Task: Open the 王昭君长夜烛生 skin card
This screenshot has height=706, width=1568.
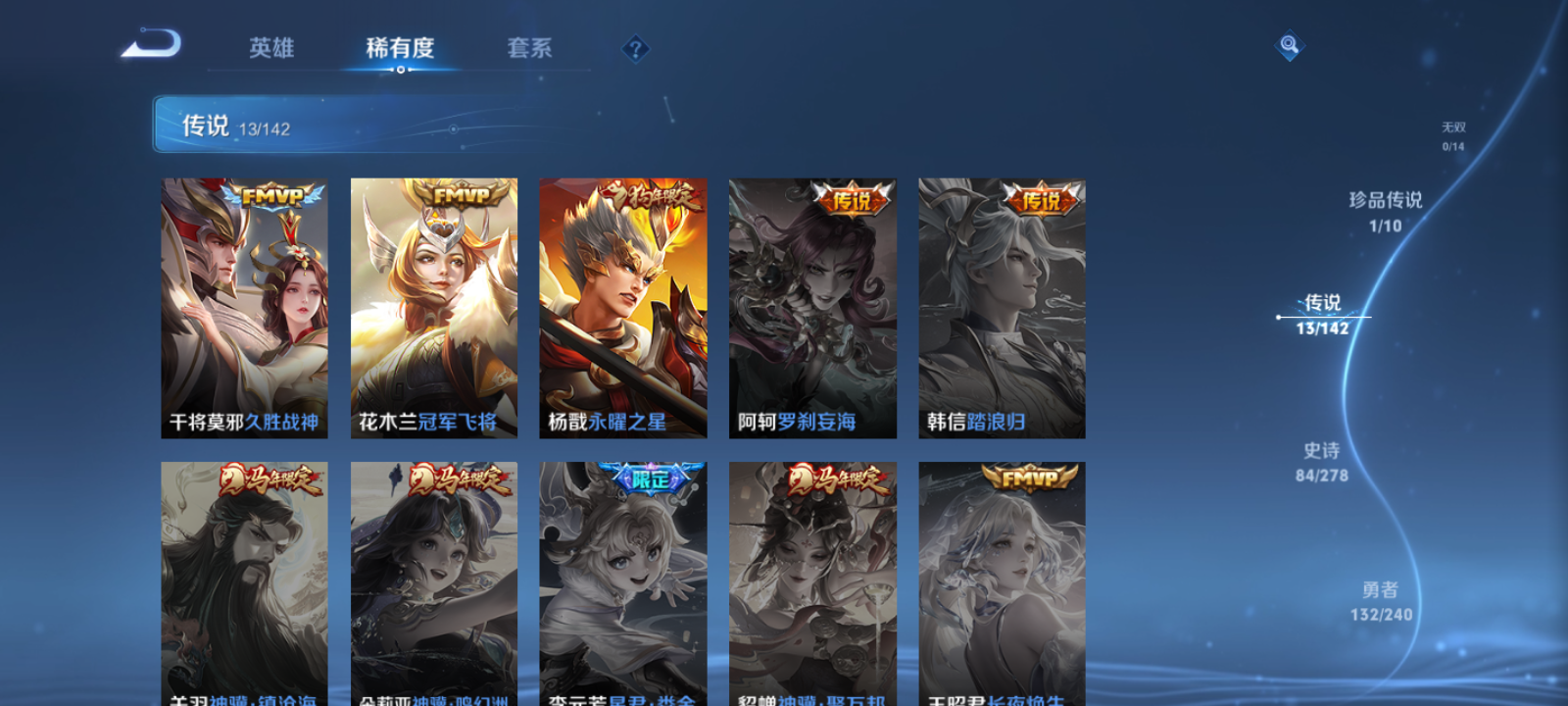Action: (x=1002, y=579)
